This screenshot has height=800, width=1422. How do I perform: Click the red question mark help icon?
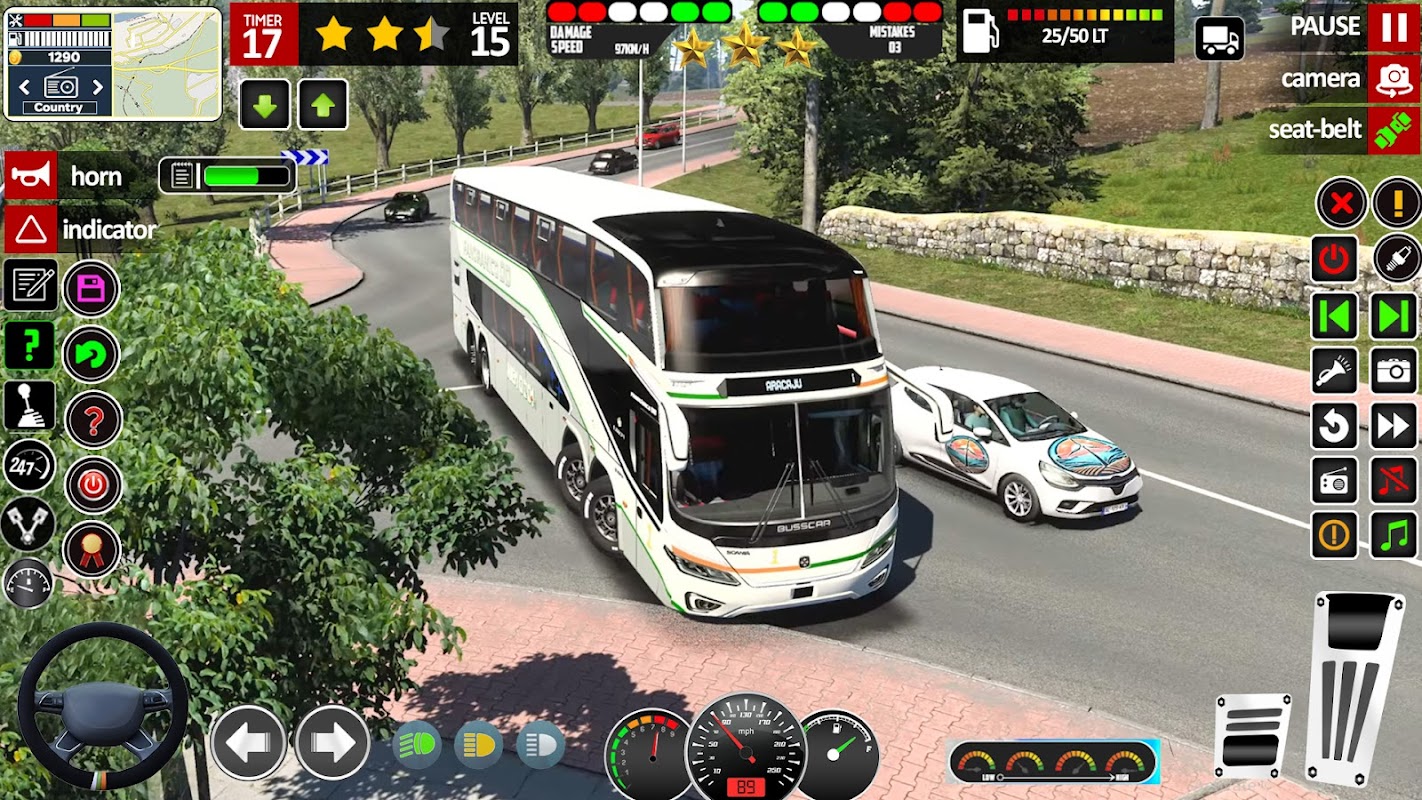[x=93, y=420]
